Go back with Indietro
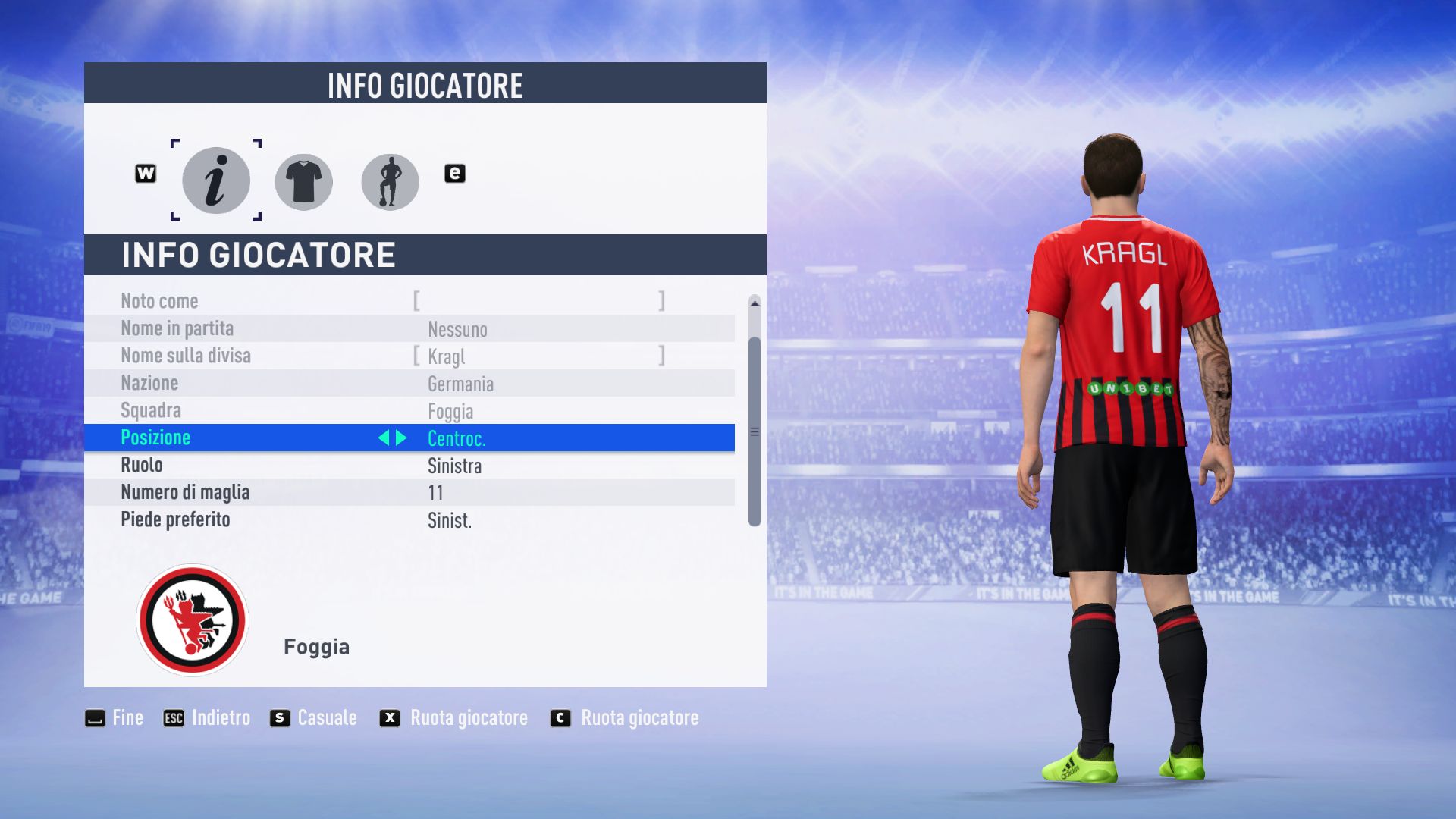Screen dimensions: 1456x819 207,717
